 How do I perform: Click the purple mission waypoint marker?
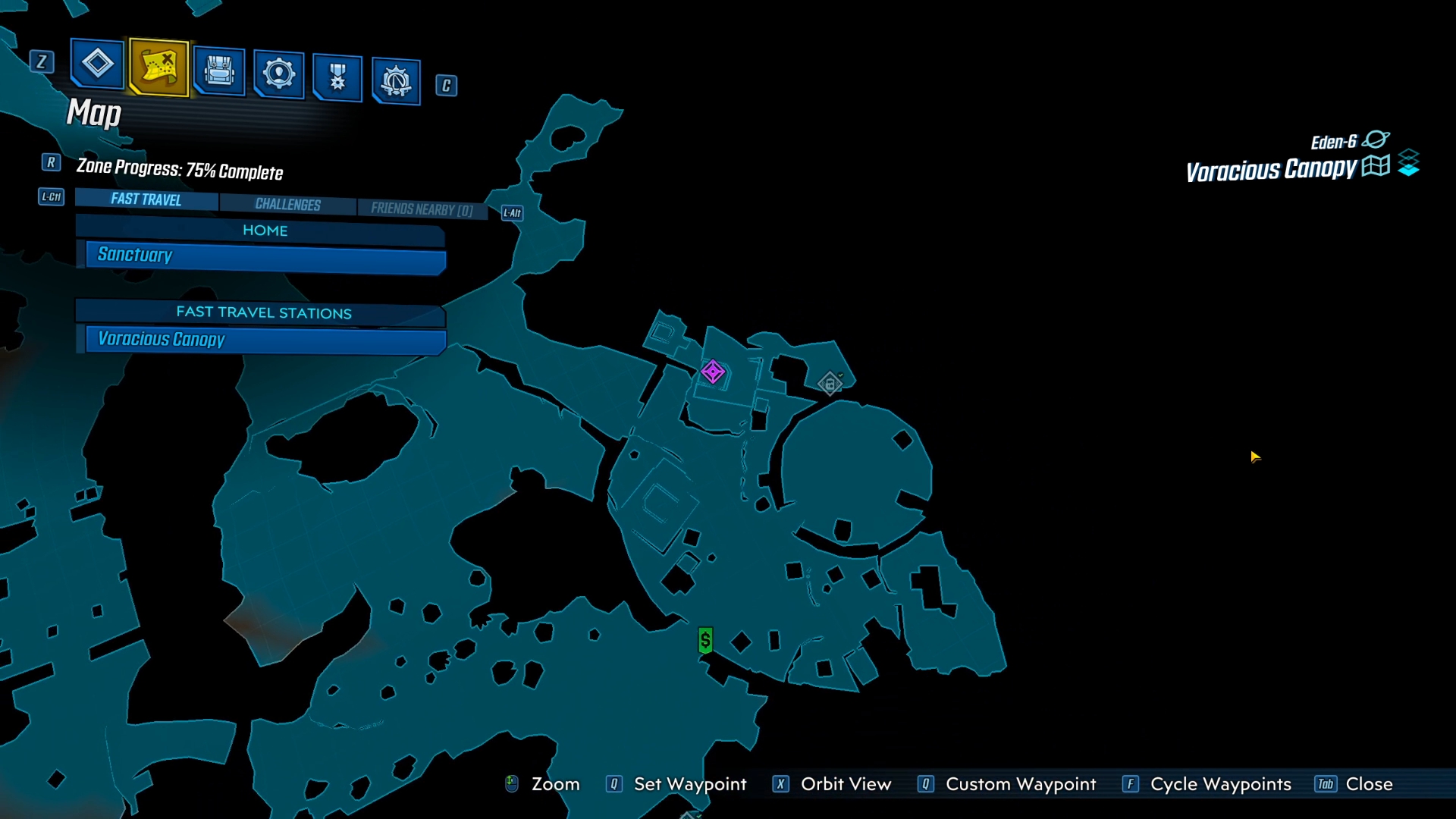[x=713, y=372]
